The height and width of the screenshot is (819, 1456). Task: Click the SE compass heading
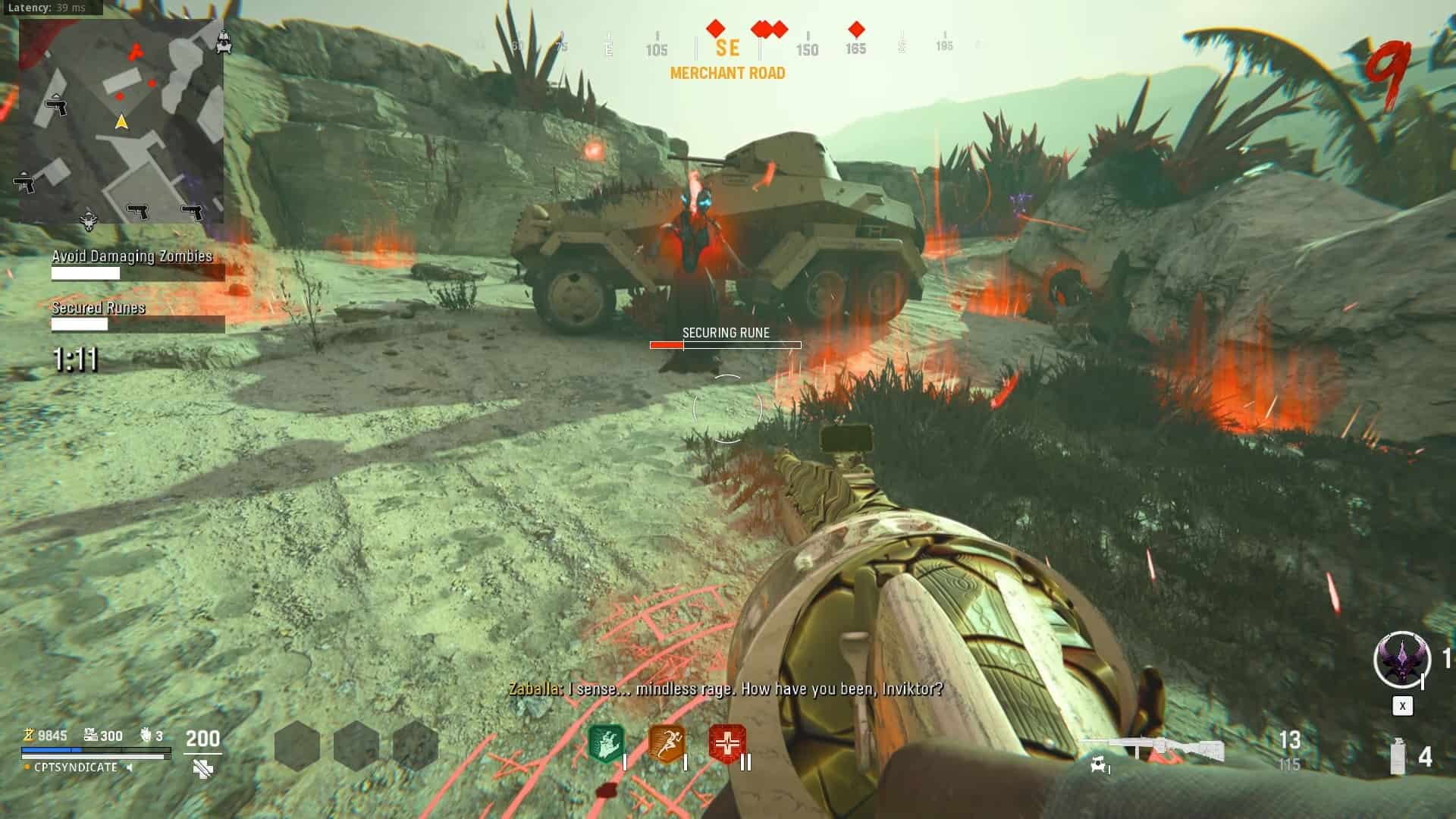727,49
